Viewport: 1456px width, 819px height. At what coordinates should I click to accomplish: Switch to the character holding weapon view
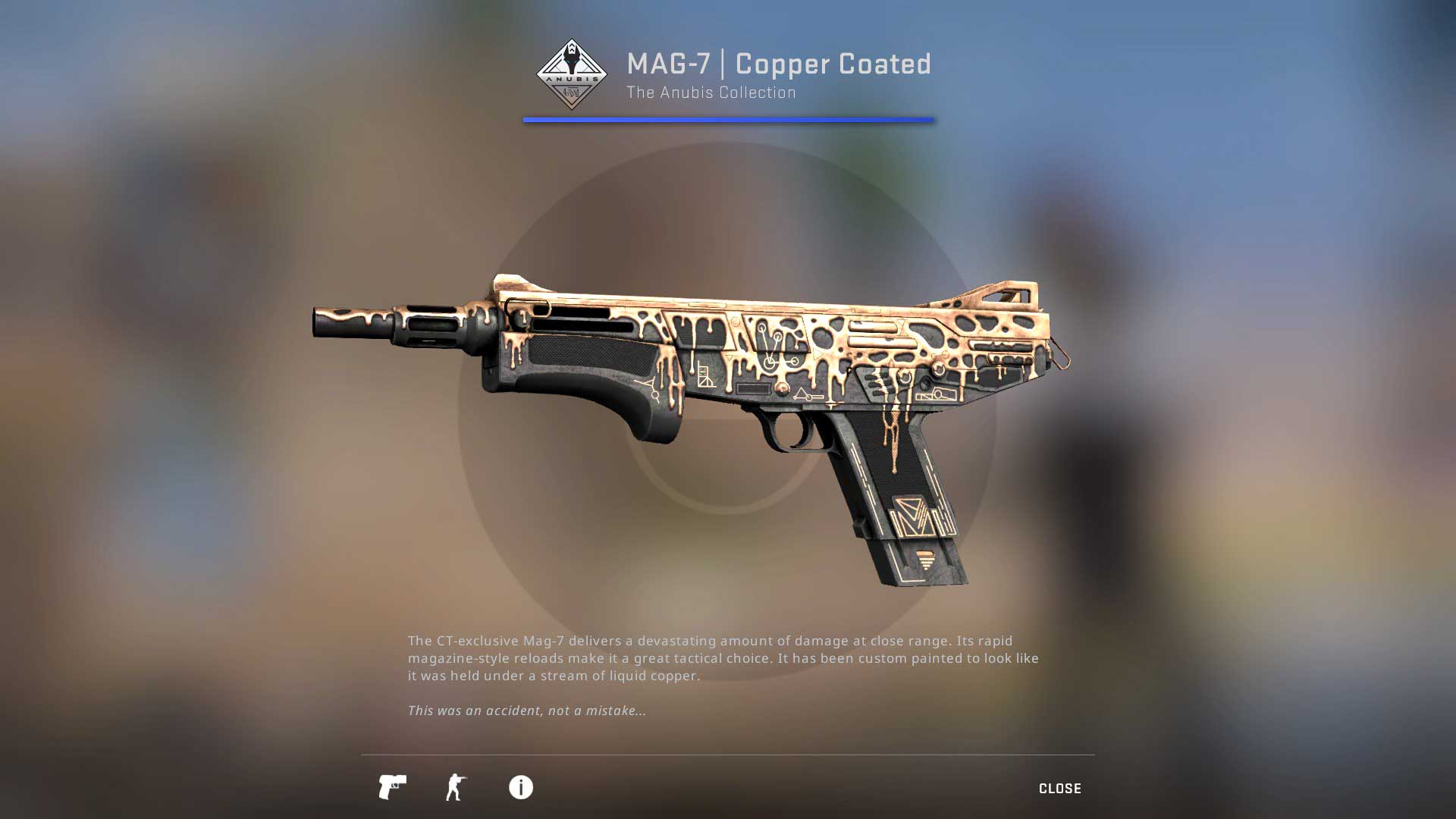456,787
